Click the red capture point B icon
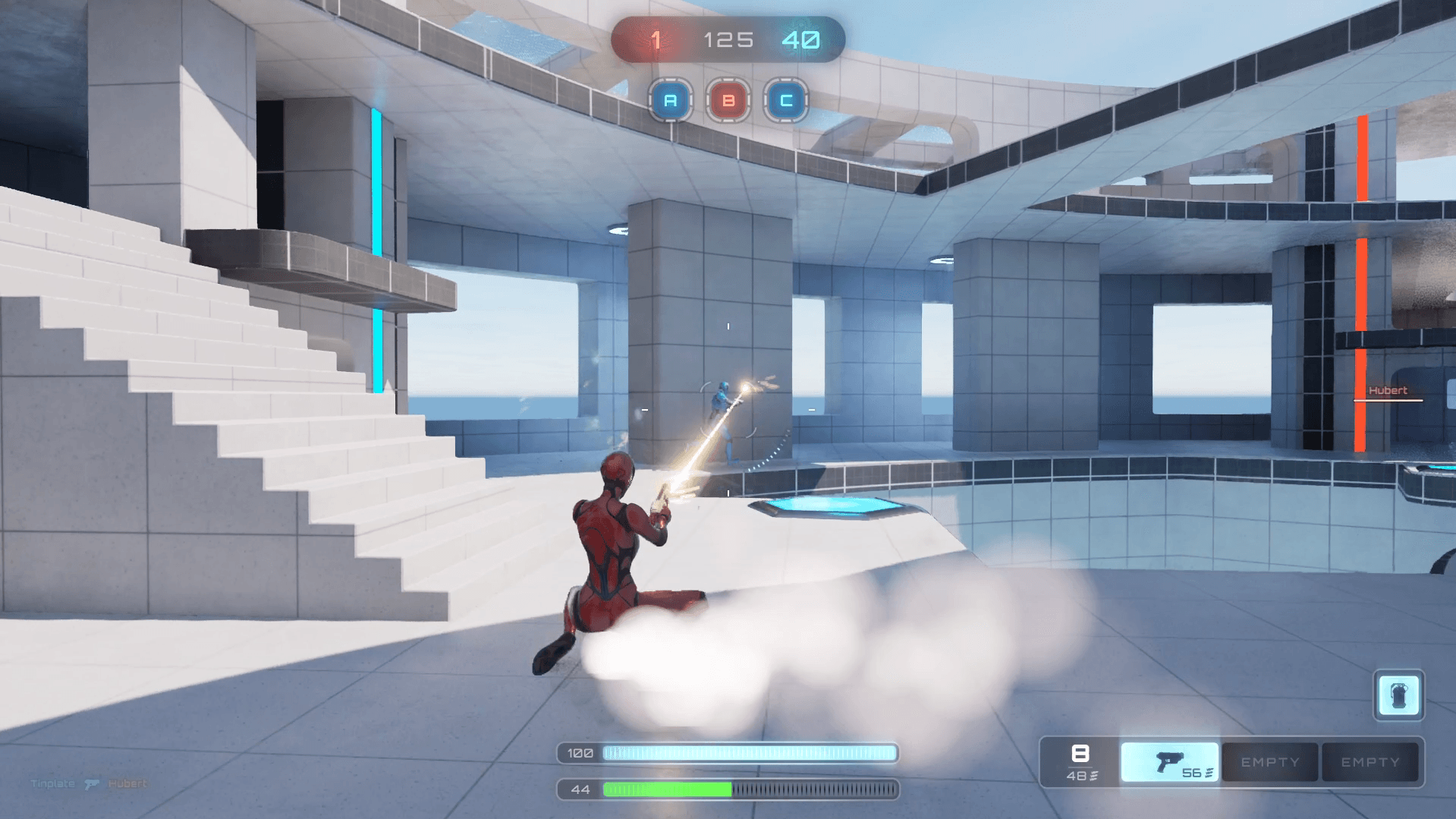Image resolution: width=1456 pixels, height=819 pixels. click(728, 100)
